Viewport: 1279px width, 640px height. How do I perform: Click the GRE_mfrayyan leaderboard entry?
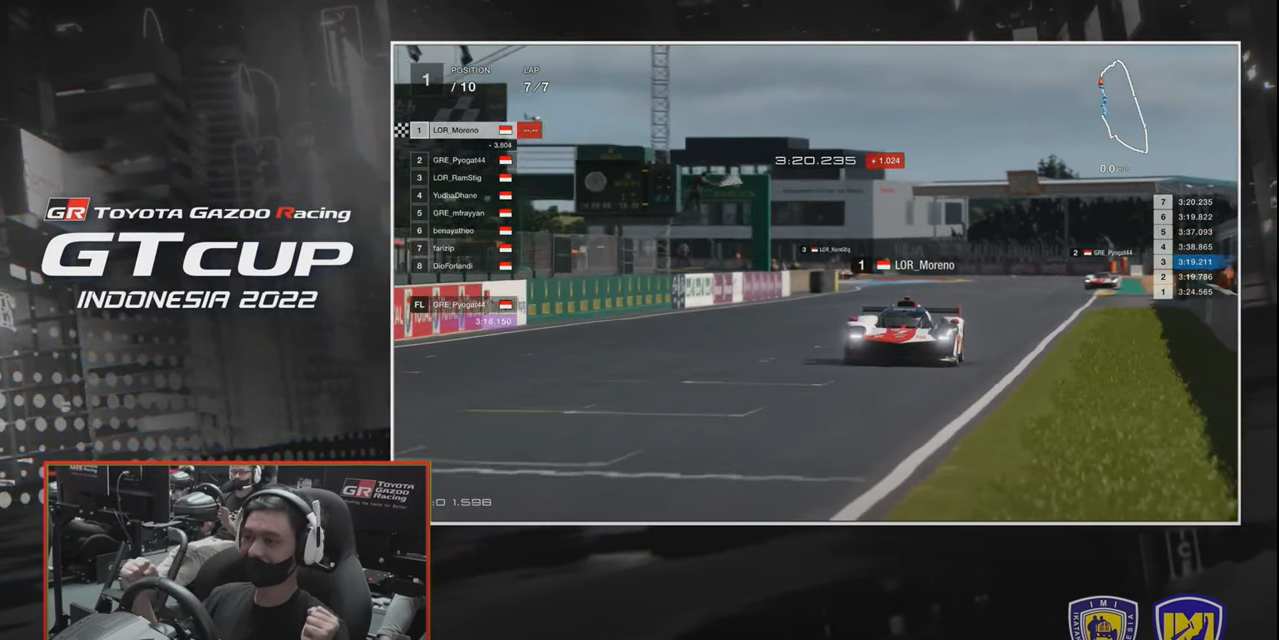tap(461, 213)
